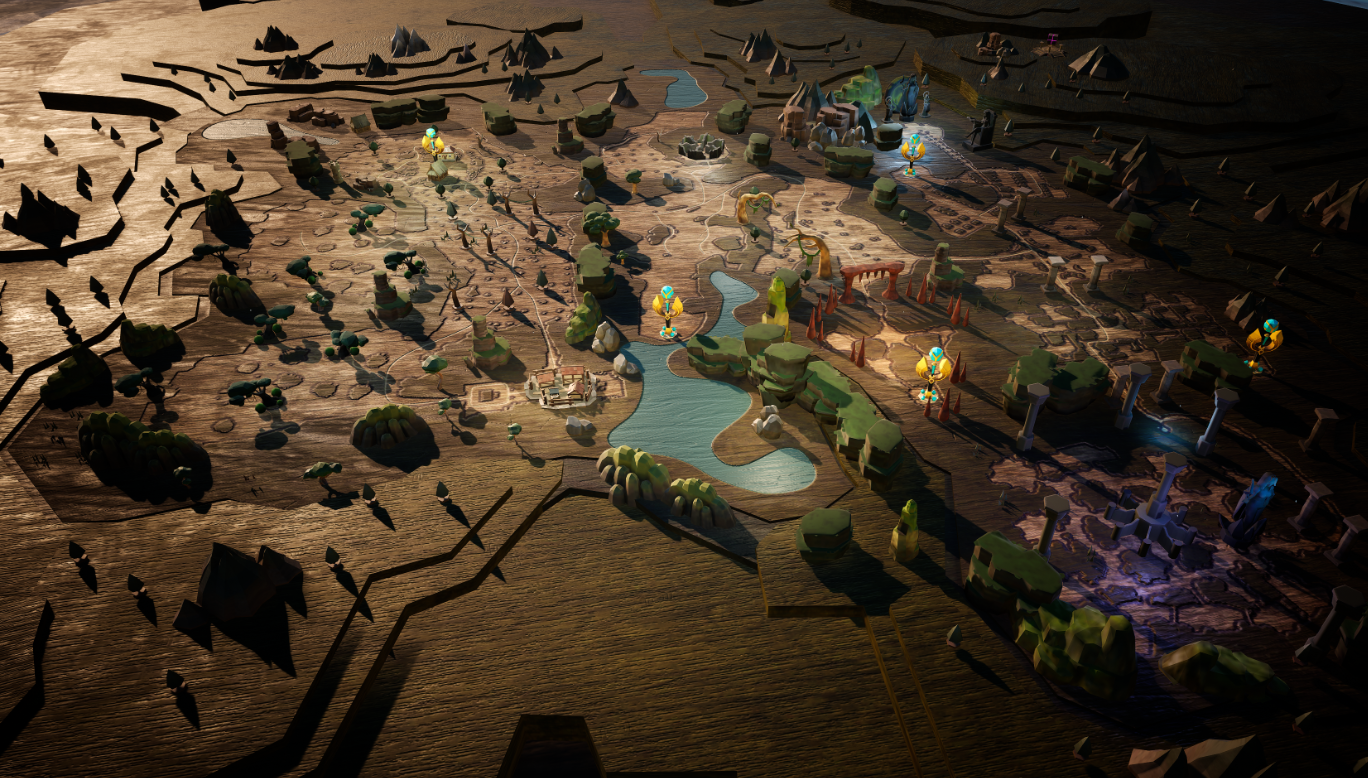Select the winged marker beside the small cottage

(x=432, y=143)
